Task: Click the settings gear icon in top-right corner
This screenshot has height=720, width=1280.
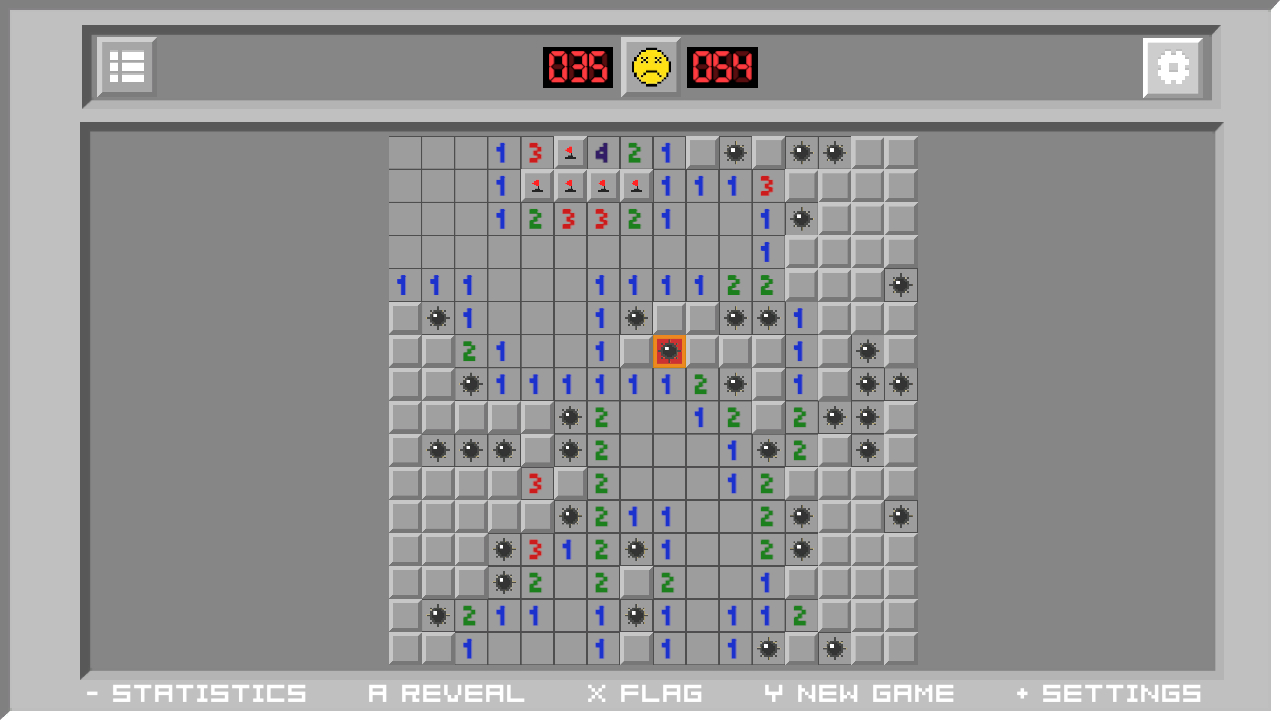Action: (x=1170, y=67)
